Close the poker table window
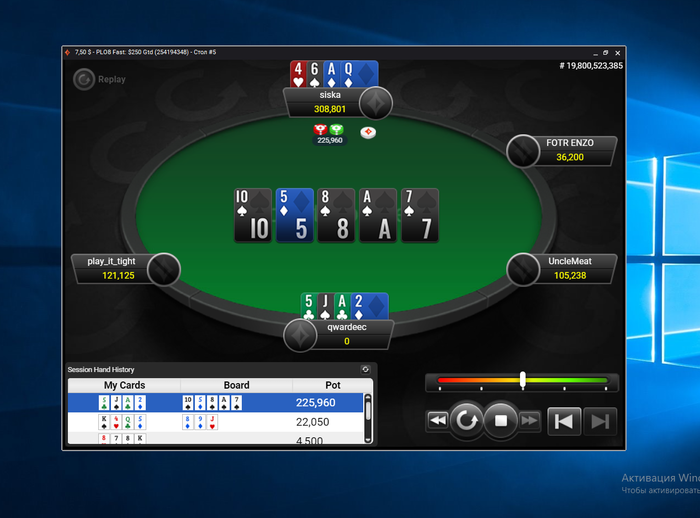The image size is (700, 518). pyautogui.click(x=618, y=52)
